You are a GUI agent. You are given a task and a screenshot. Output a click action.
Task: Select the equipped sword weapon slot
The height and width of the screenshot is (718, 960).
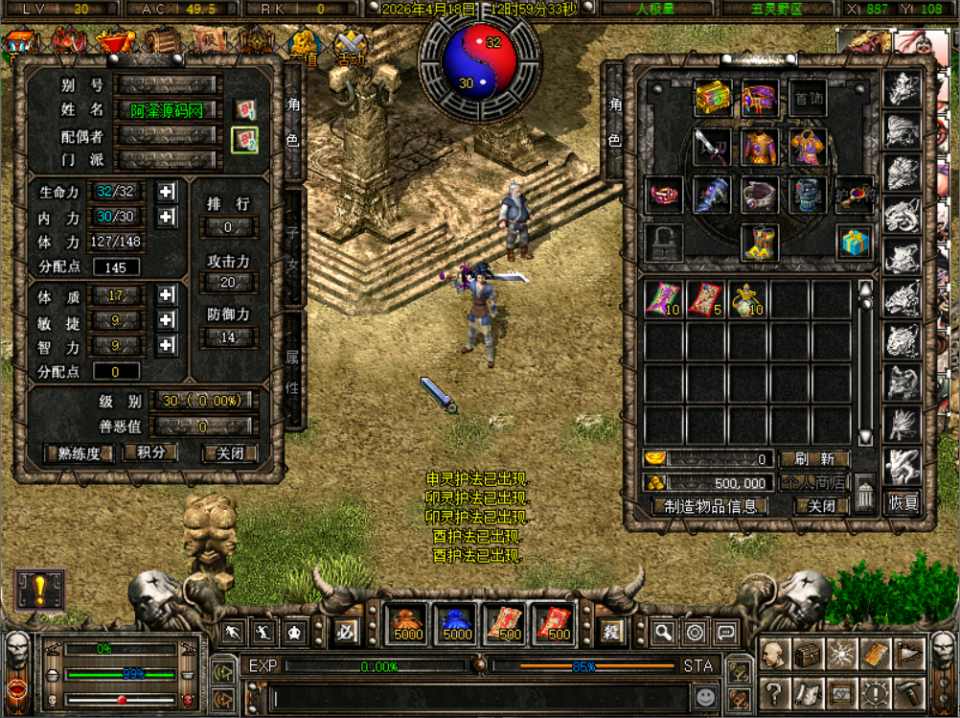point(712,146)
